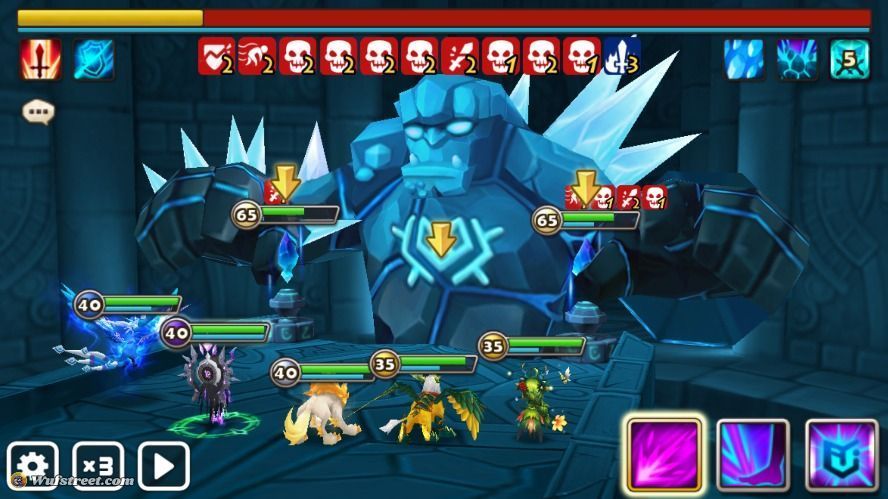View the teal cube icon showing 5
Image resolution: width=888 pixels, height=499 pixels.
pos(849,59)
